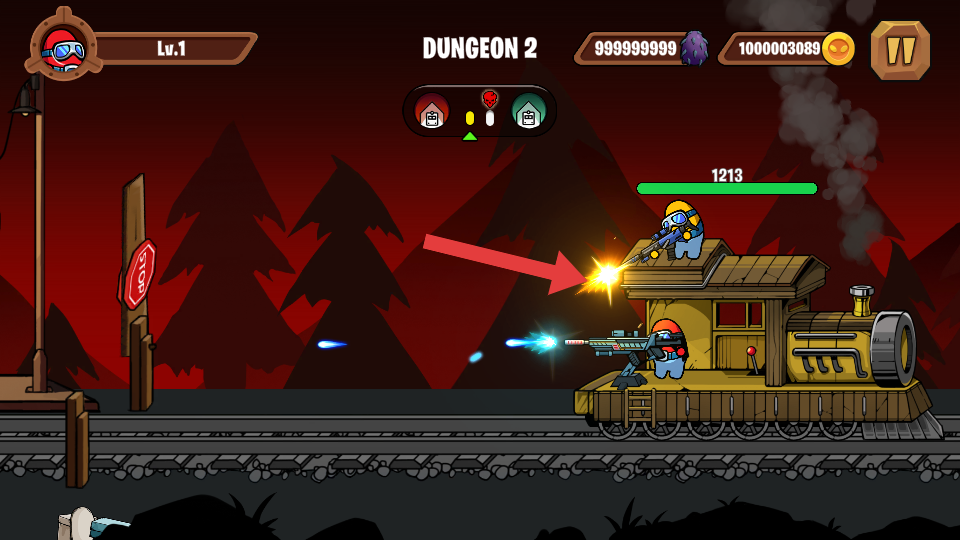Tap the gold skull coin currency icon
Screen dimensions: 960x540
coord(838,48)
